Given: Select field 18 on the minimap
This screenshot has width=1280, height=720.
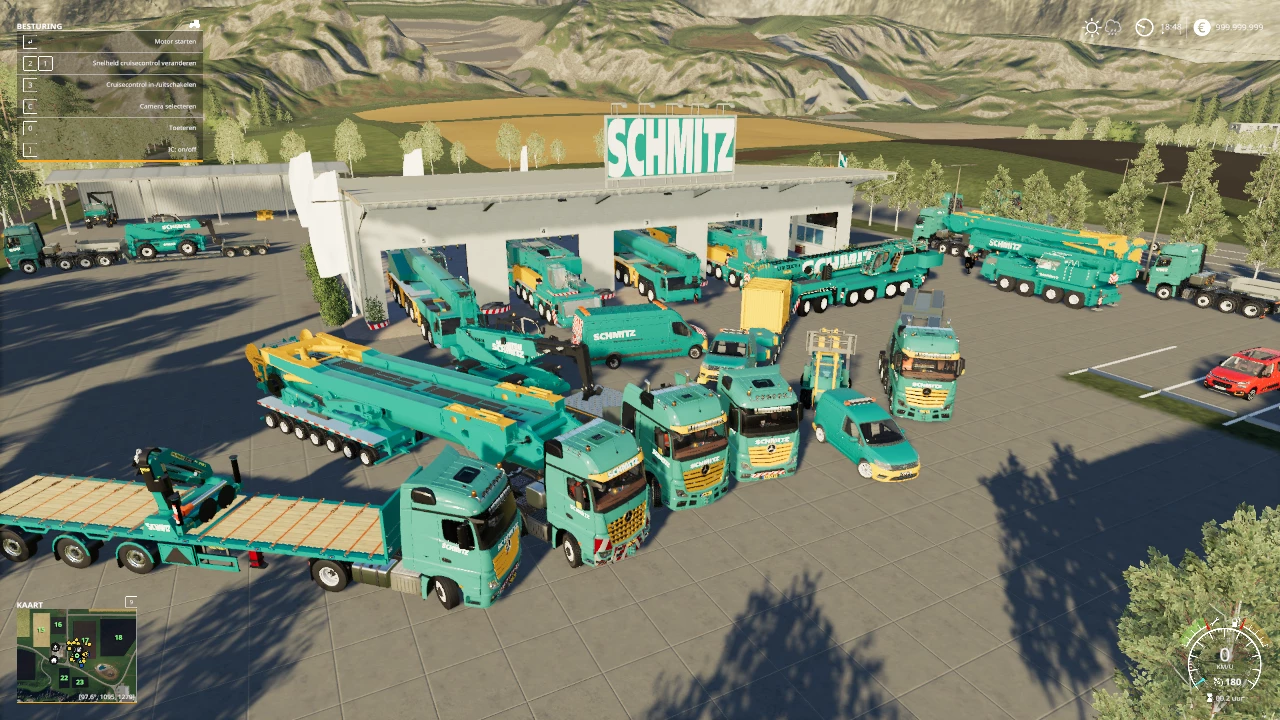Looking at the screenshot, I should coord(119,637).
